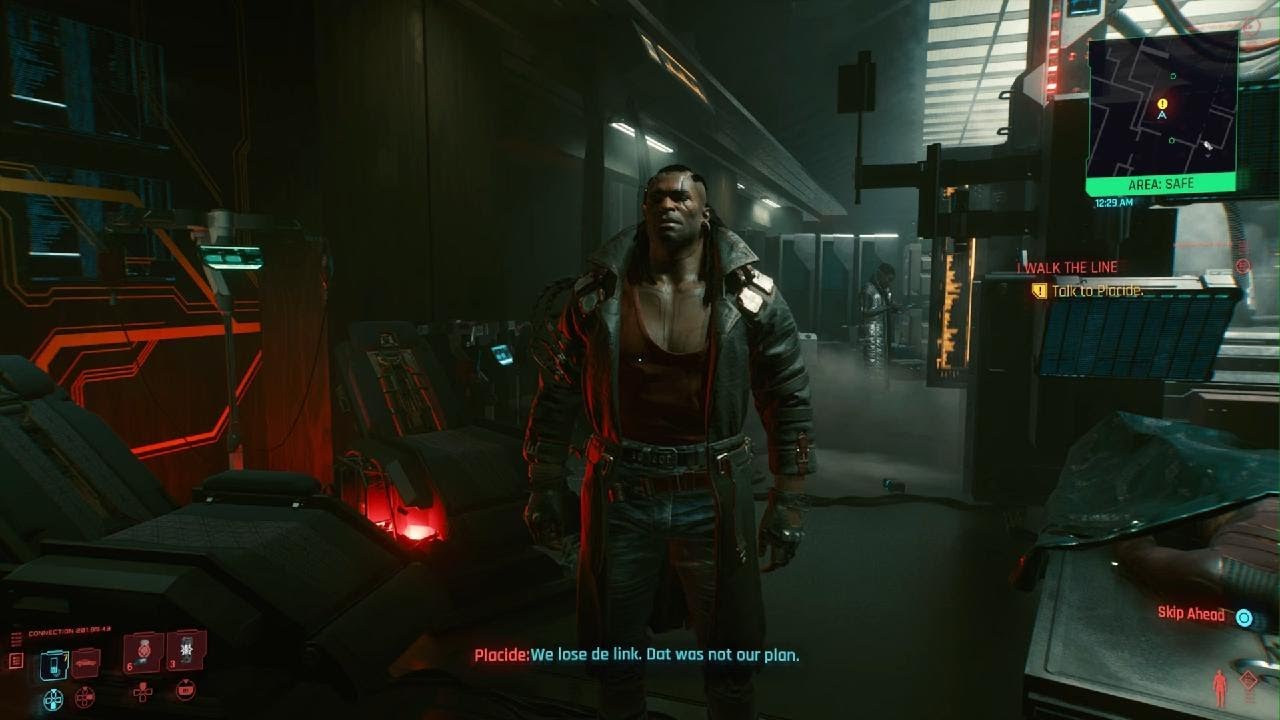The image size is (1280, 720).
Task: Click the D-pad down prompt beside the grenade slot
Action: click(x=143, y=693)
